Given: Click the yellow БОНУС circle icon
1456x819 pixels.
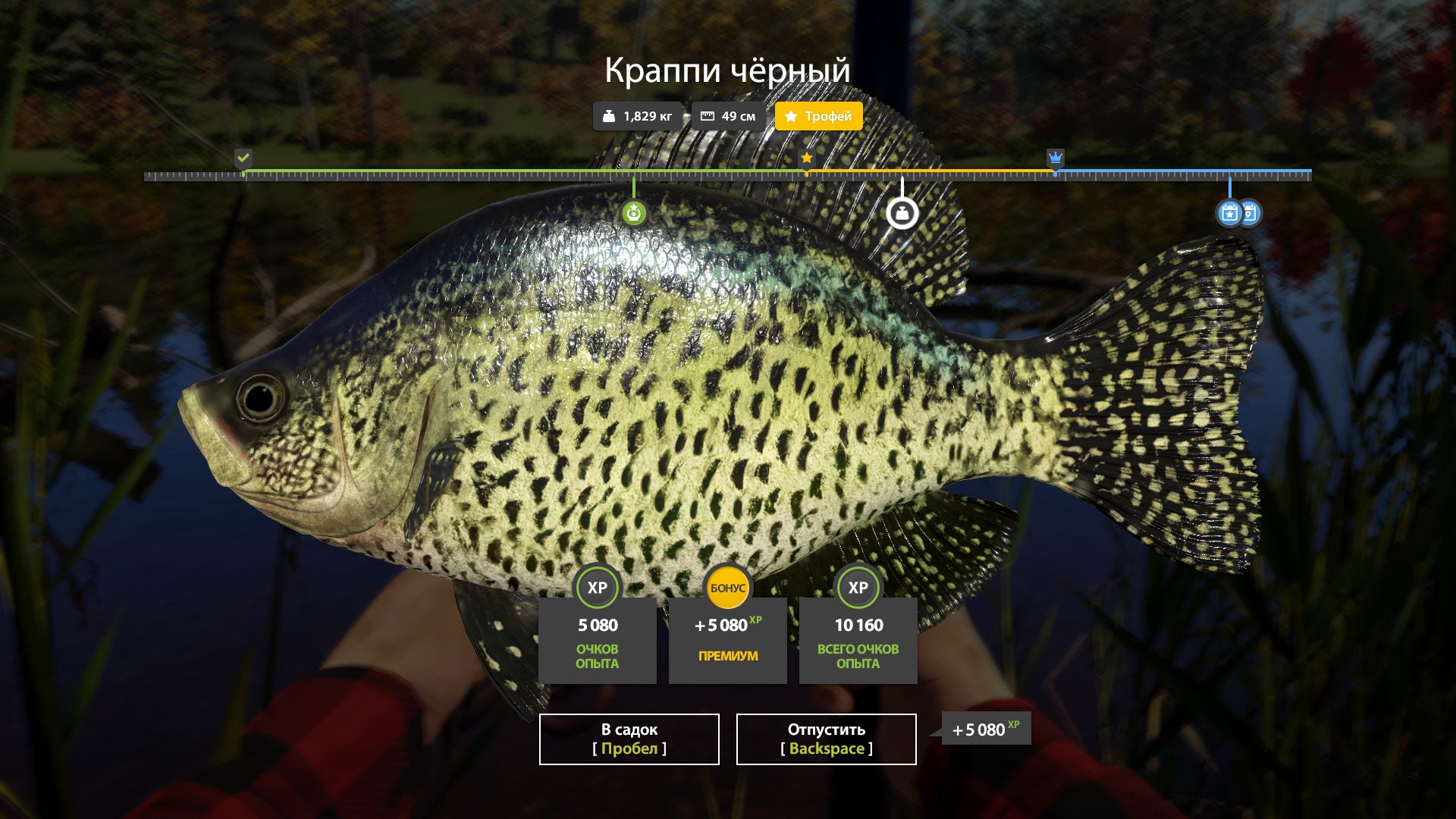Looking at the screenshot, I should [x=727, y=586].
